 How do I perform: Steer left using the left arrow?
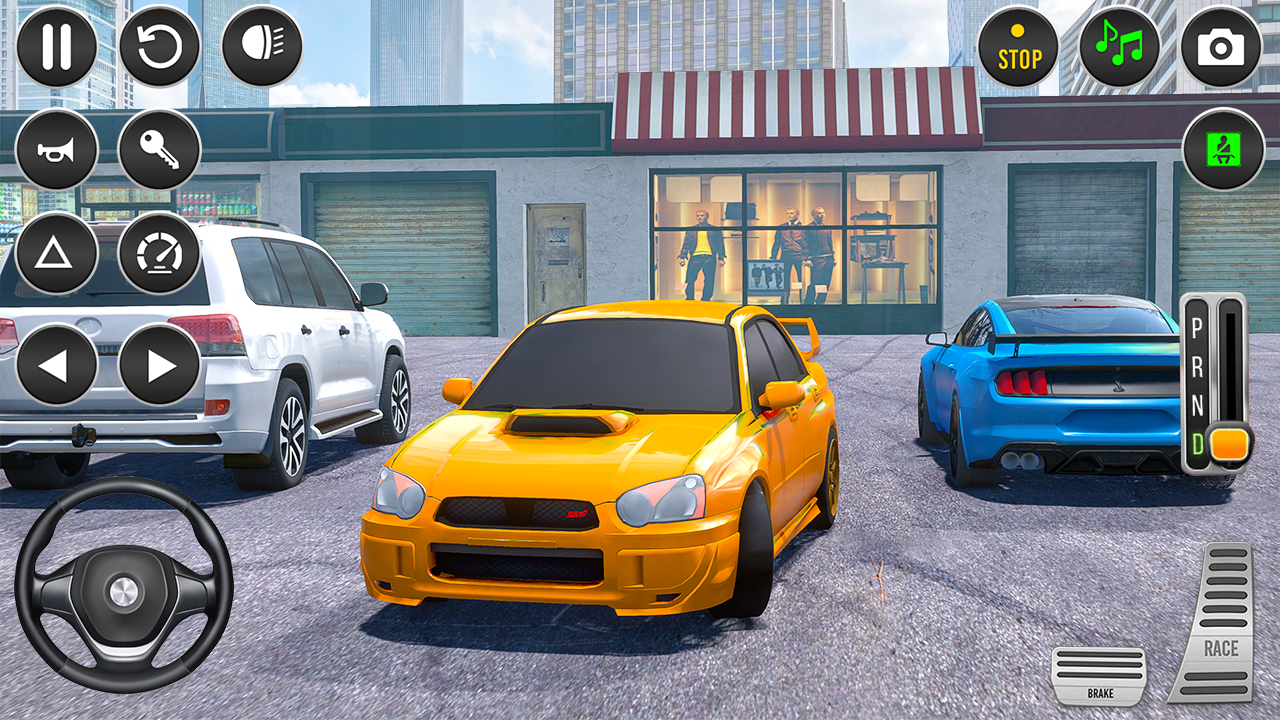(x=55, y=363)
